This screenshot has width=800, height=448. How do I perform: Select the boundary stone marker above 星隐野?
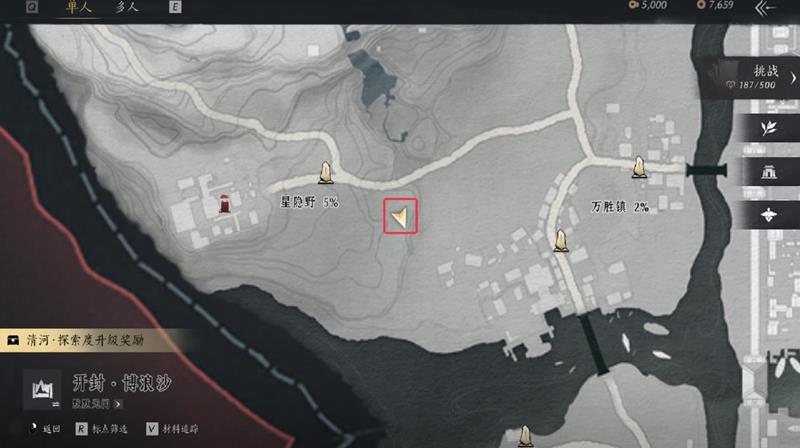[325, 174]
